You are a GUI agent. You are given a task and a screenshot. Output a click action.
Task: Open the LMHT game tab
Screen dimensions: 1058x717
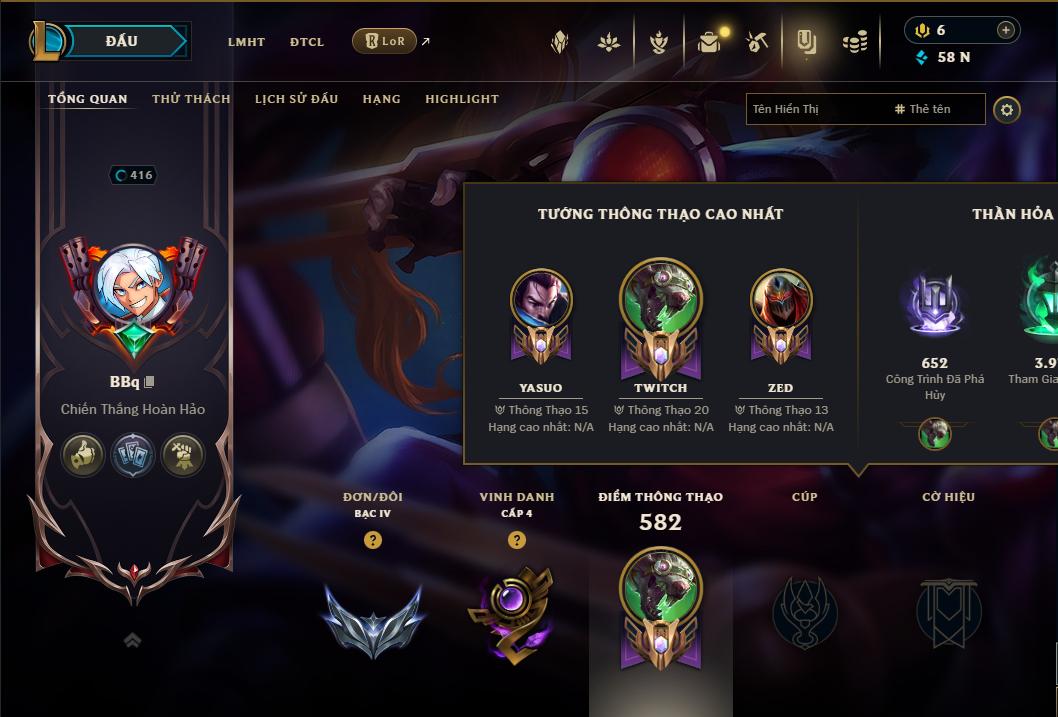point(246,42)
